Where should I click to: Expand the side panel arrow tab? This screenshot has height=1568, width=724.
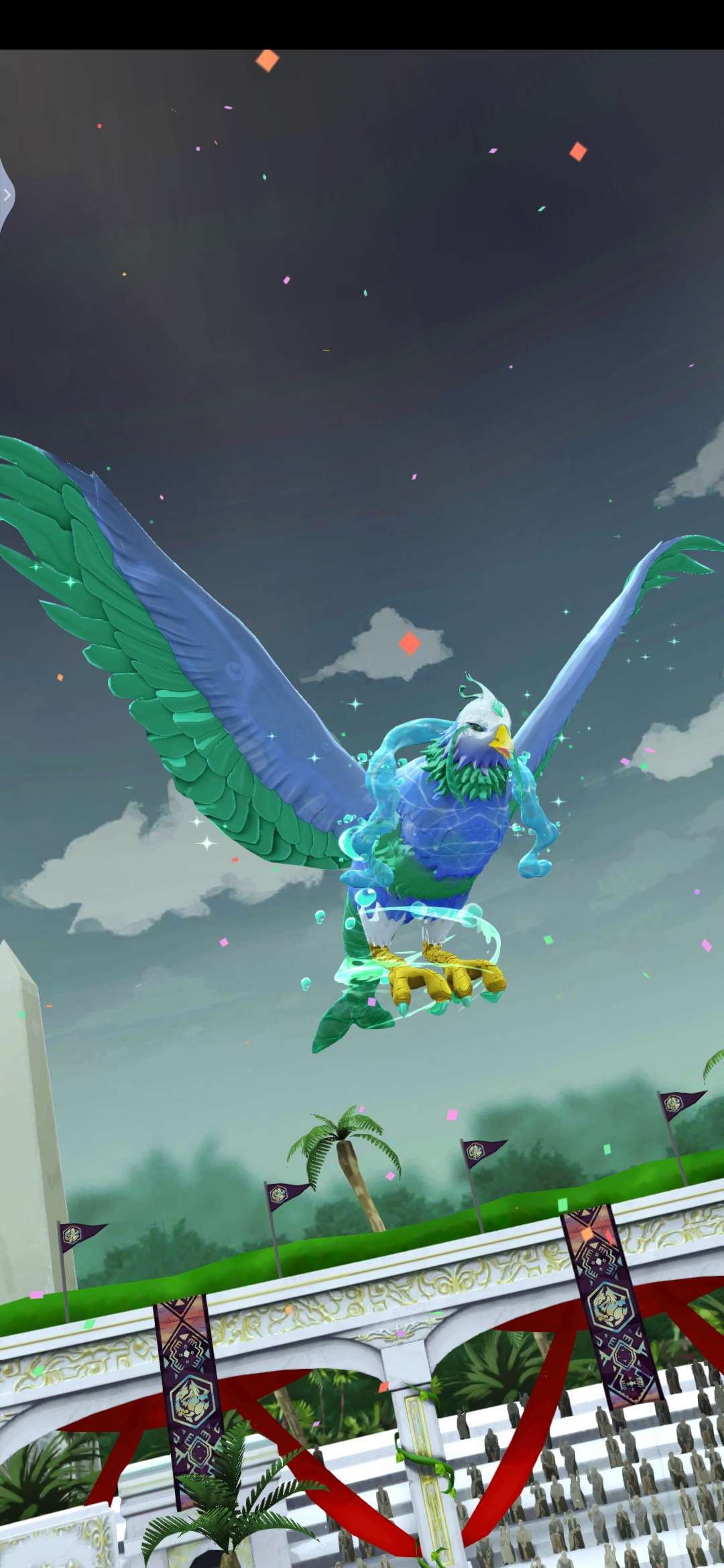click(7, 196)
